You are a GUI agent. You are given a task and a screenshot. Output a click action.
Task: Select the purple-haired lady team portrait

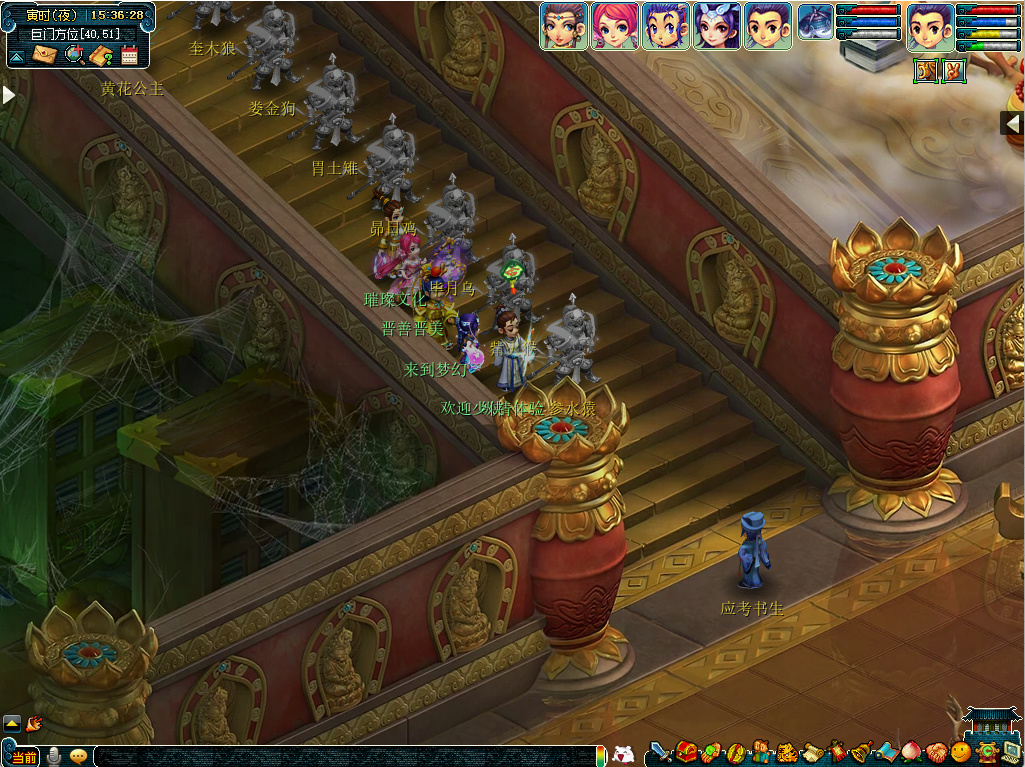tap(717, 26)
